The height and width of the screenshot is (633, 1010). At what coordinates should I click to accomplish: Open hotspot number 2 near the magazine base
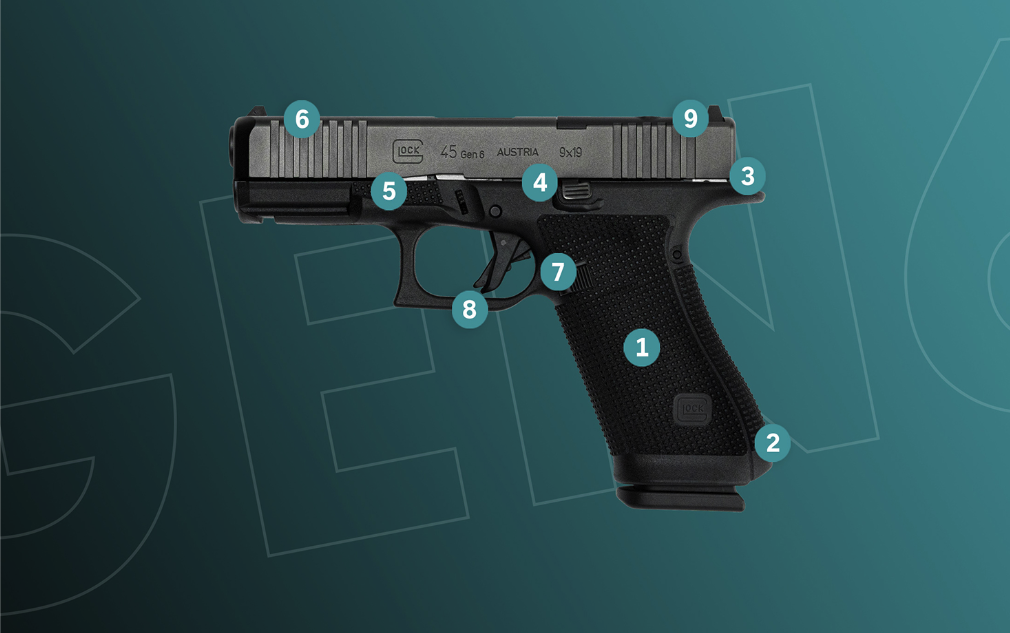772,441
